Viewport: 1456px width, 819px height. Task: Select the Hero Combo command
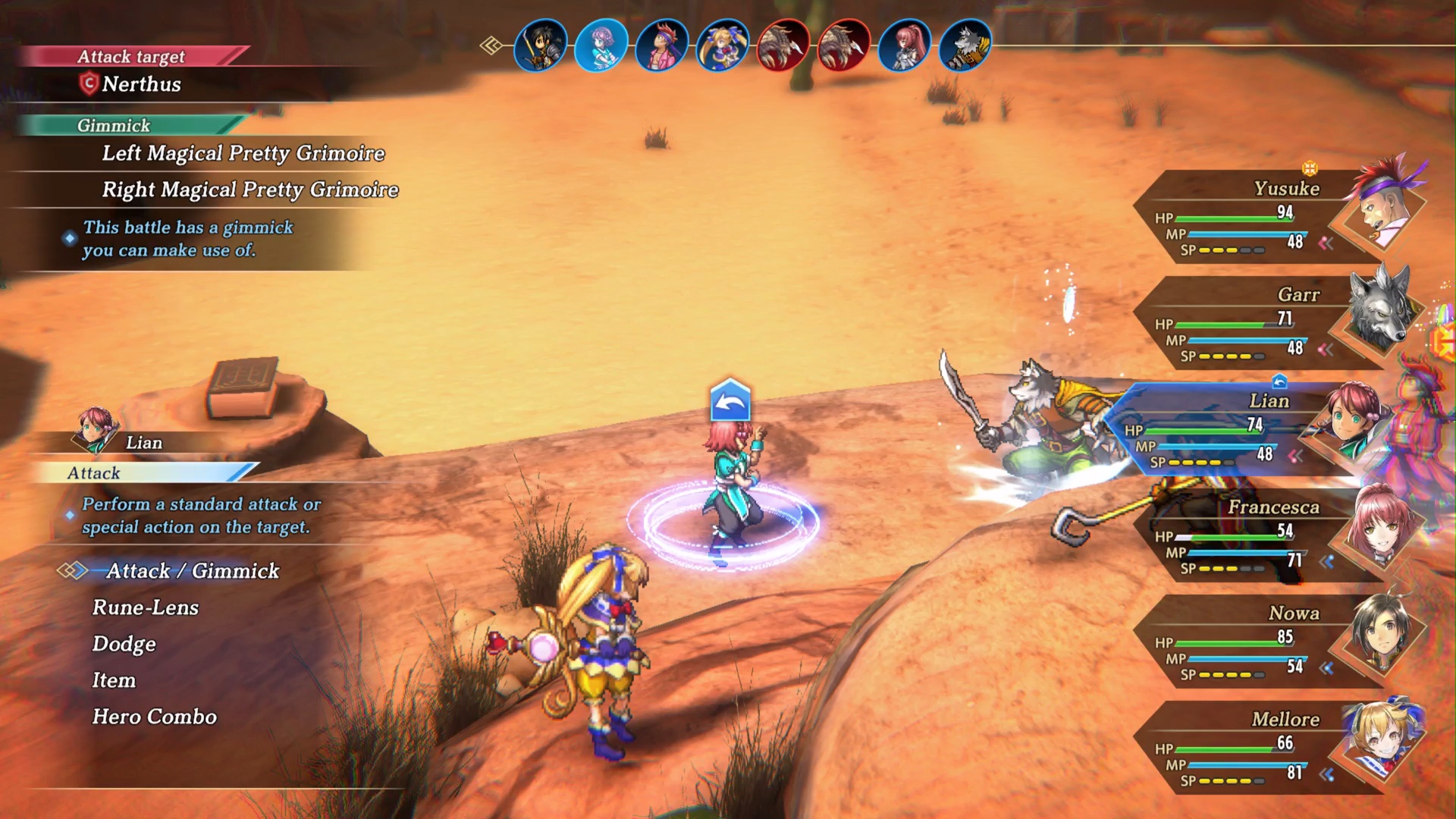[x=155, y=717]
